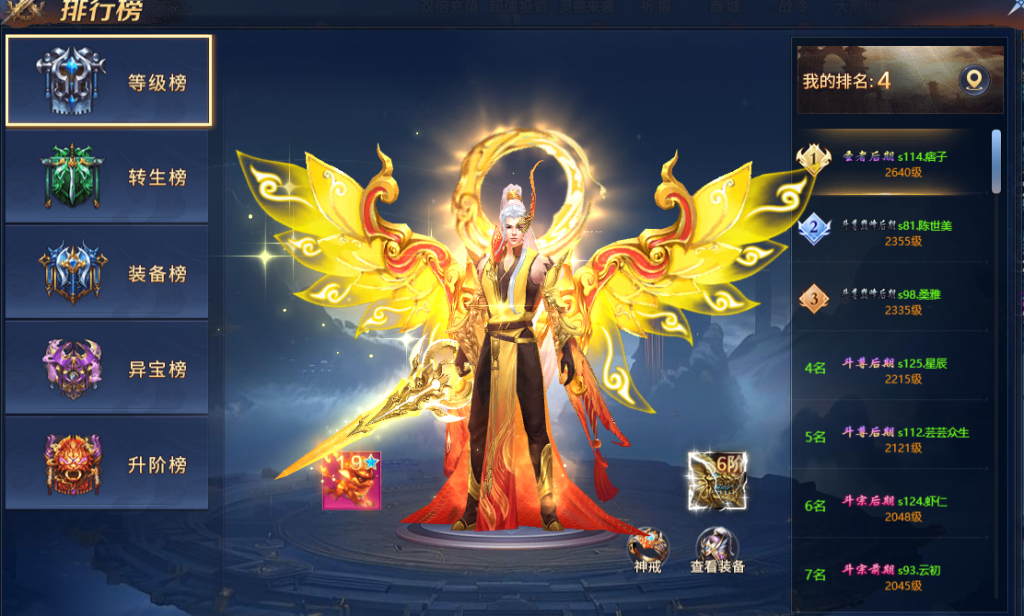
Task: Open the 19-star golden beast icon
Action: [350, 480]
